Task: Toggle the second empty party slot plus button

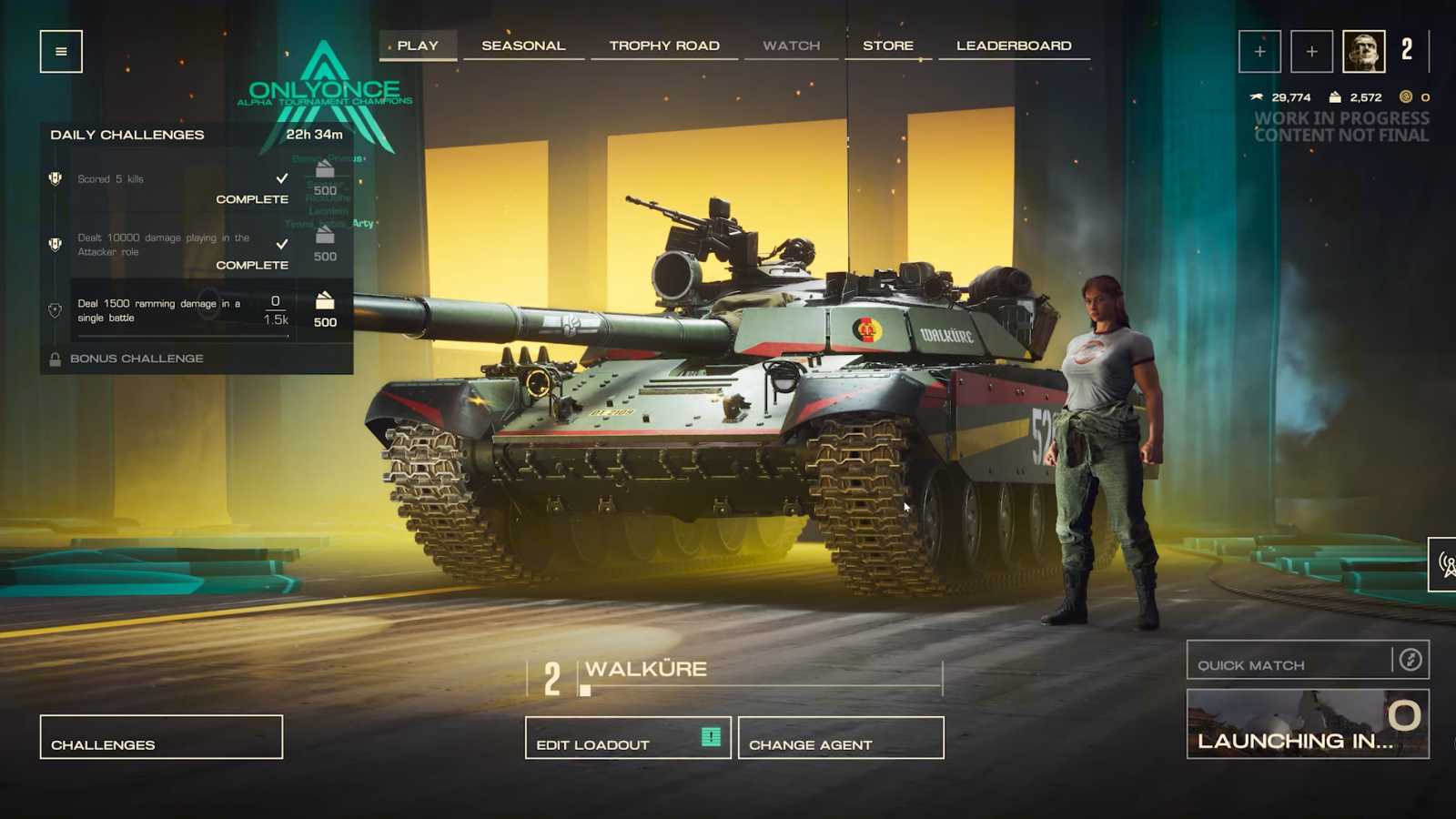Action: [1311, 51]
